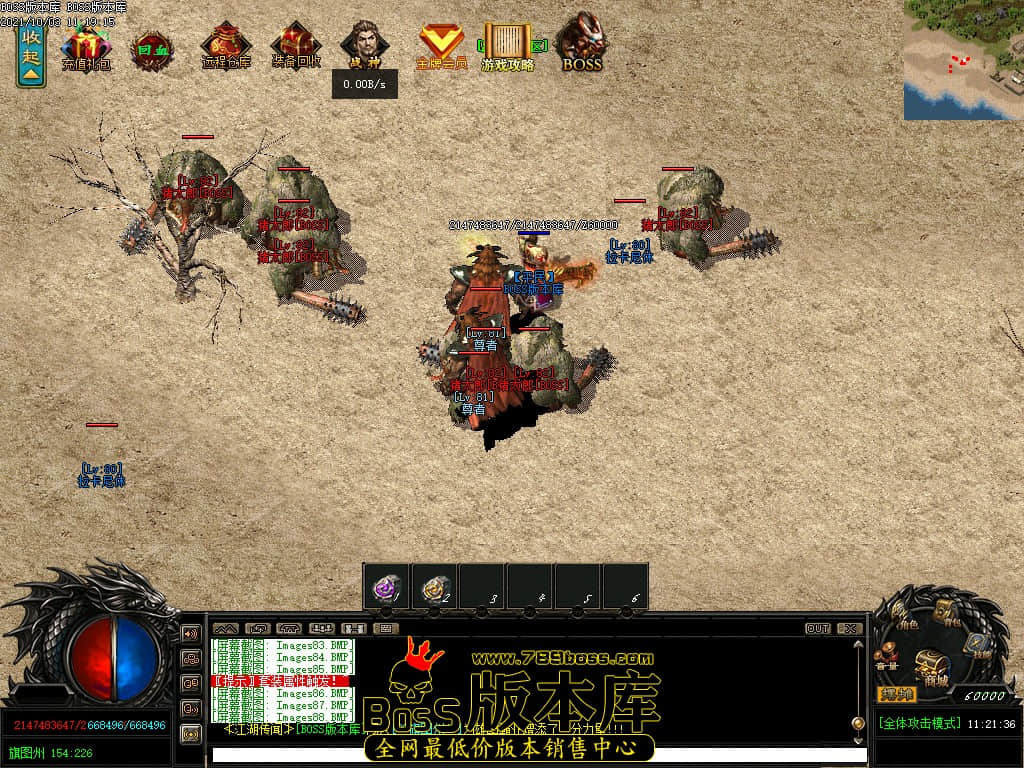Open the 商城 shop treasure chest

click(933, 664)
